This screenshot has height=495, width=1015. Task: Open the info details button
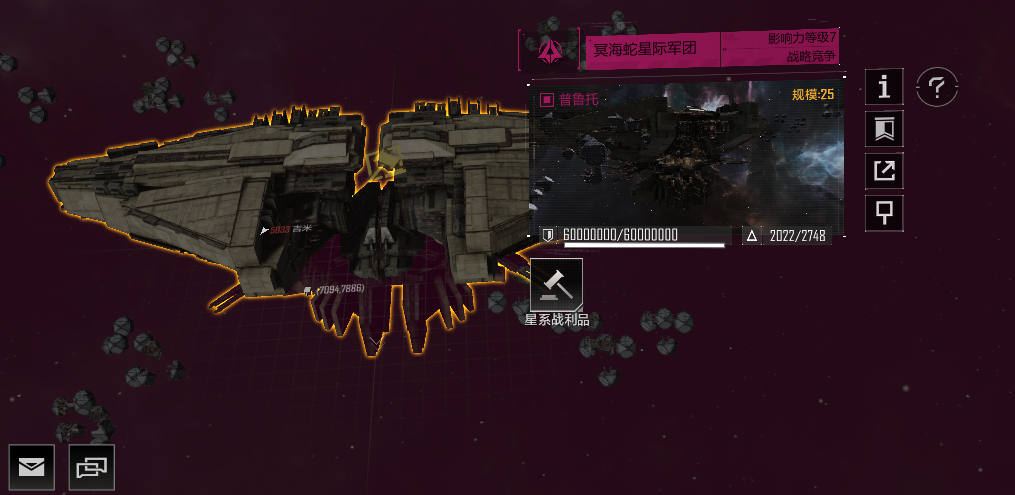(x=884, y=87)
